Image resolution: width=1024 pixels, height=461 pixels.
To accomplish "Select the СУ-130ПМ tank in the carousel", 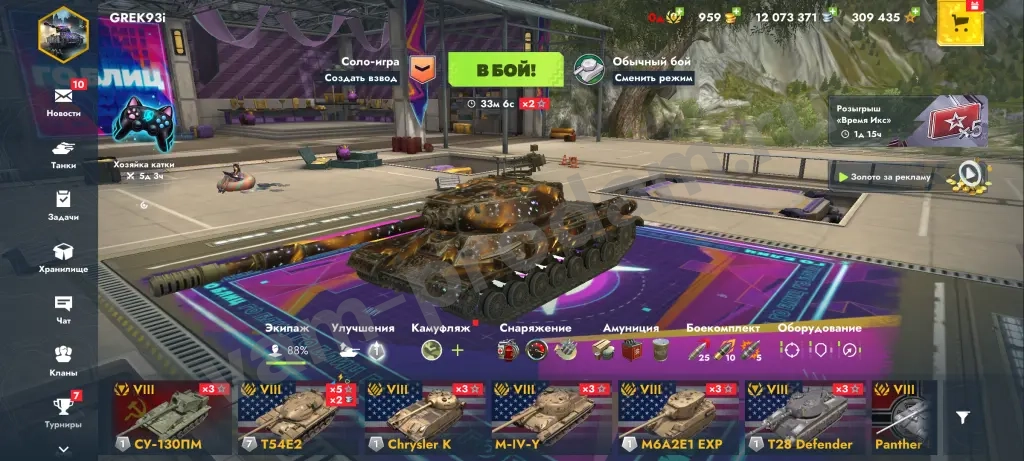I will point(172,416).
